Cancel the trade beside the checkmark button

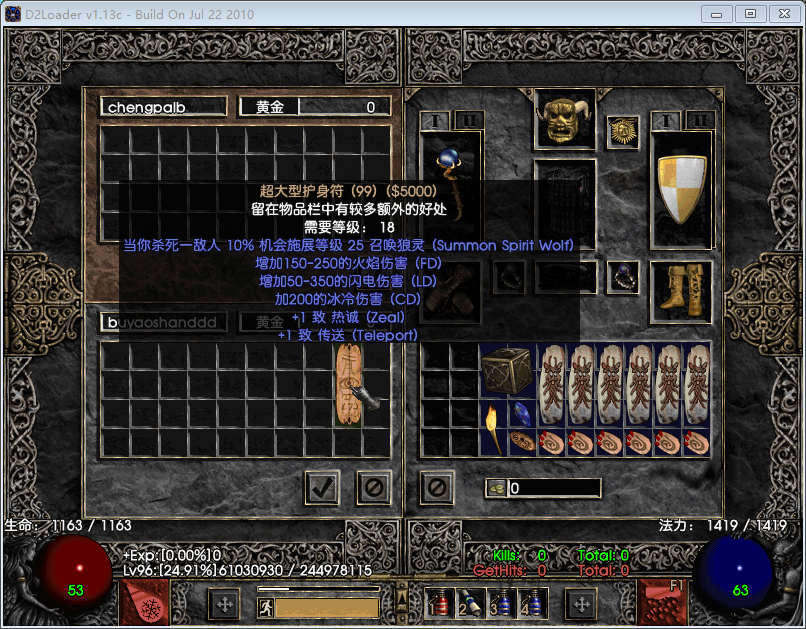373,488
